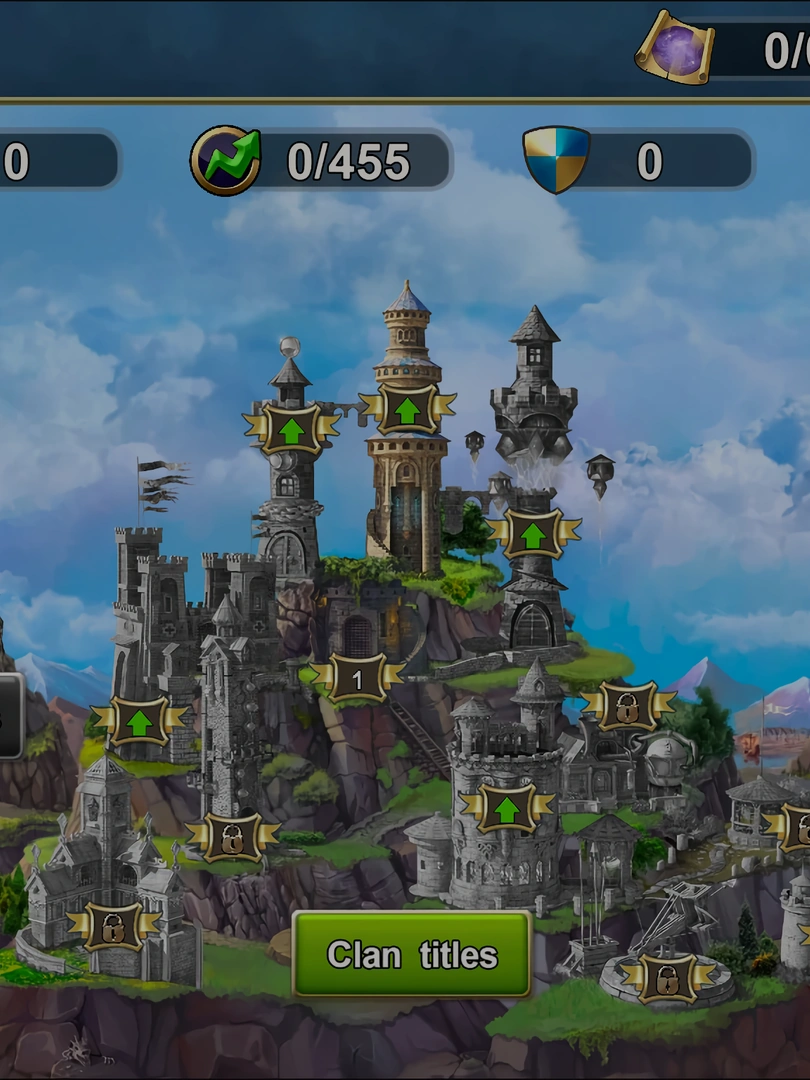Image resolution: width=810 pixels, height=1080 pixels.
Task: Select the level 1 badge on the gate
Action: coord(357,679)
